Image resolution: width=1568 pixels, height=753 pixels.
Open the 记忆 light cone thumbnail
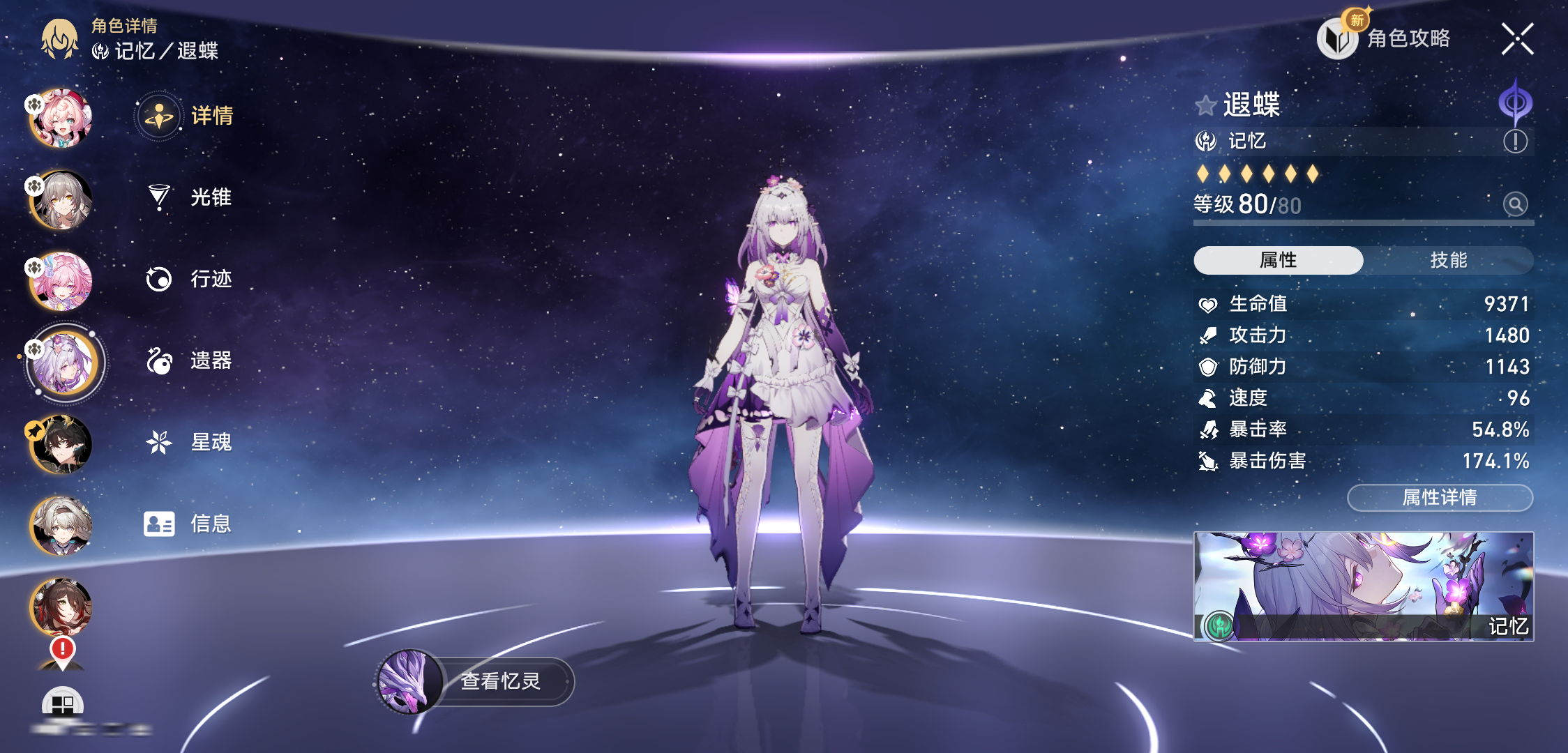1363,586
